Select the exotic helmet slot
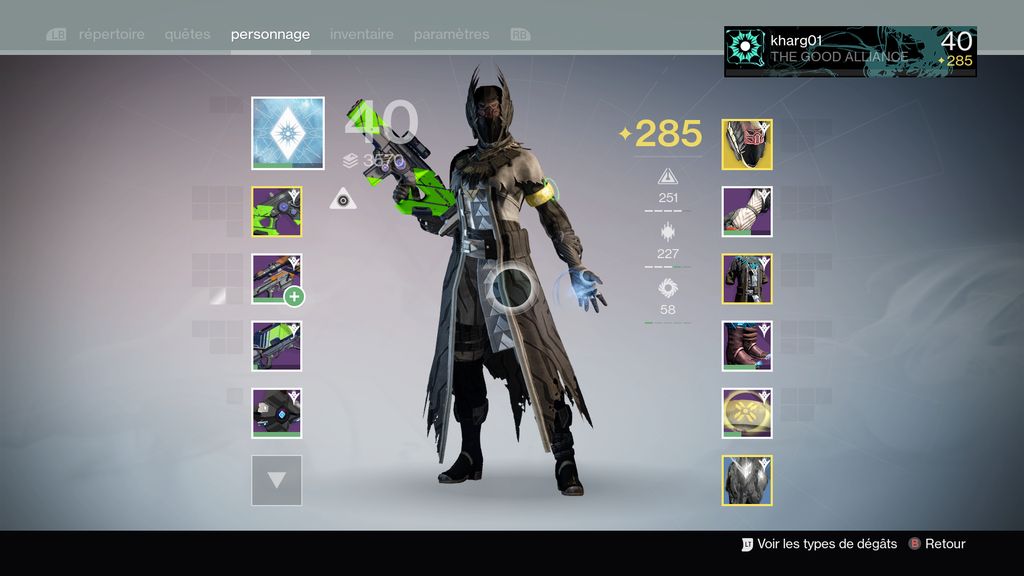 coord(747,145)
